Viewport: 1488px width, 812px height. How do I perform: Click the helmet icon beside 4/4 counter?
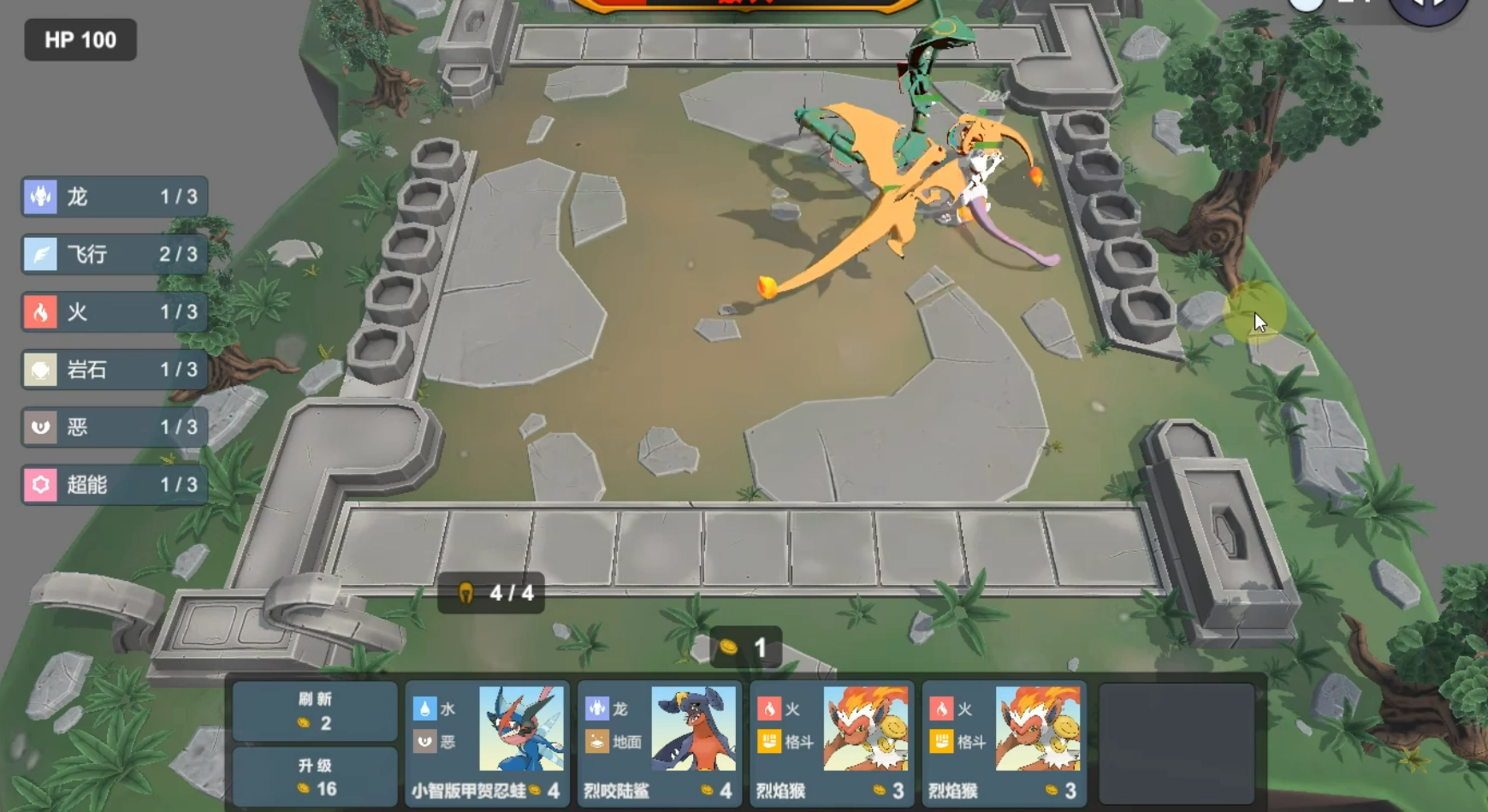(465, 594)
